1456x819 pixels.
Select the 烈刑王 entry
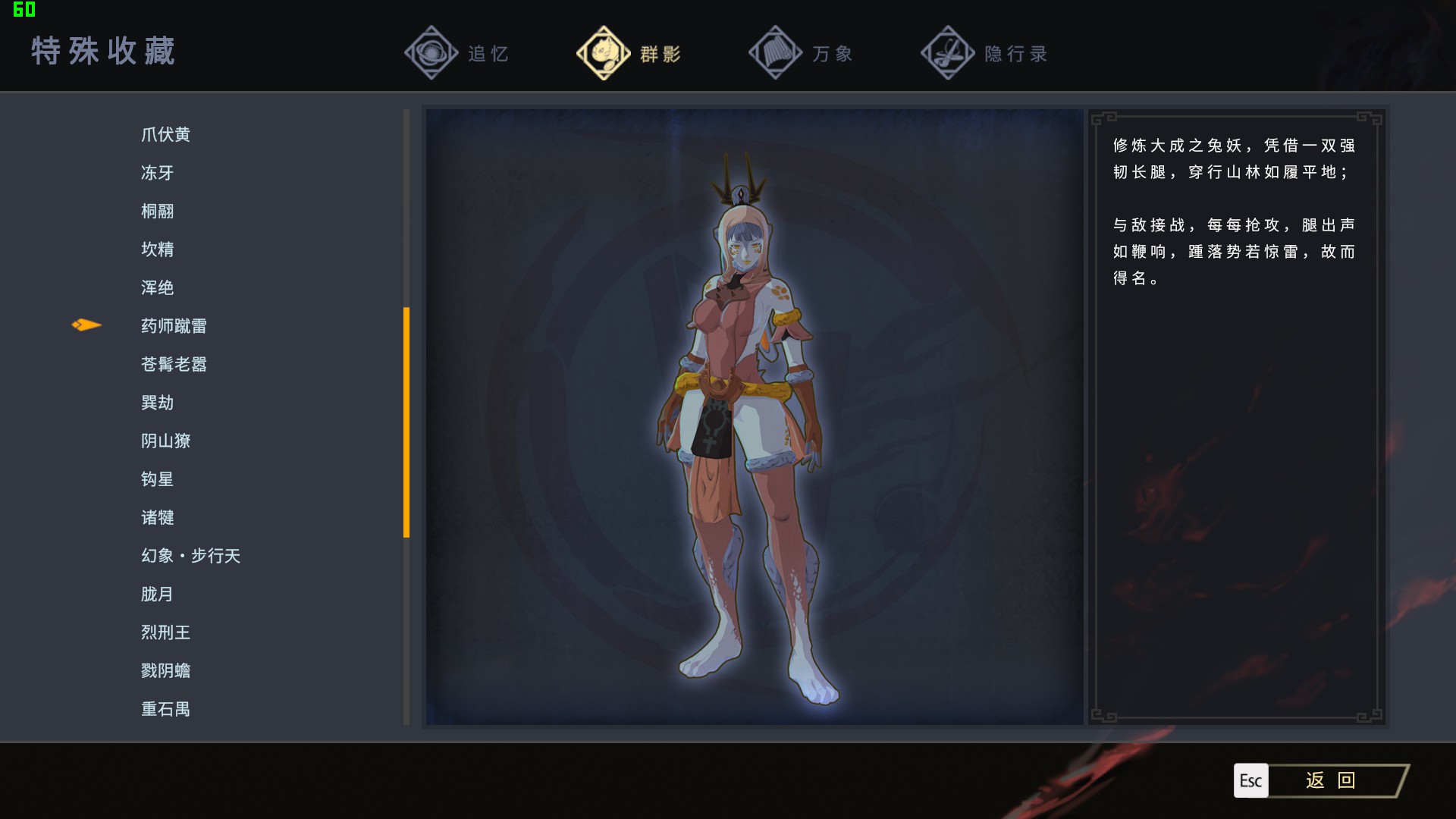165,632
